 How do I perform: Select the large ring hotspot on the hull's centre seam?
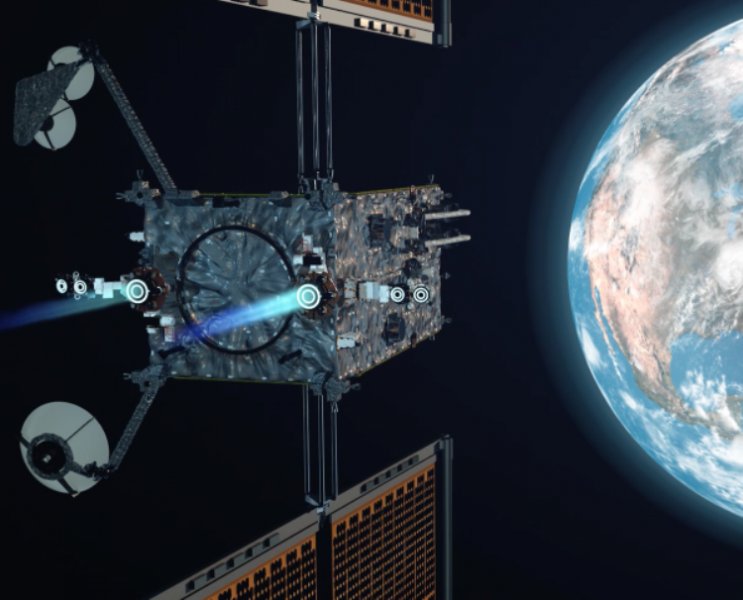(308, 296)
